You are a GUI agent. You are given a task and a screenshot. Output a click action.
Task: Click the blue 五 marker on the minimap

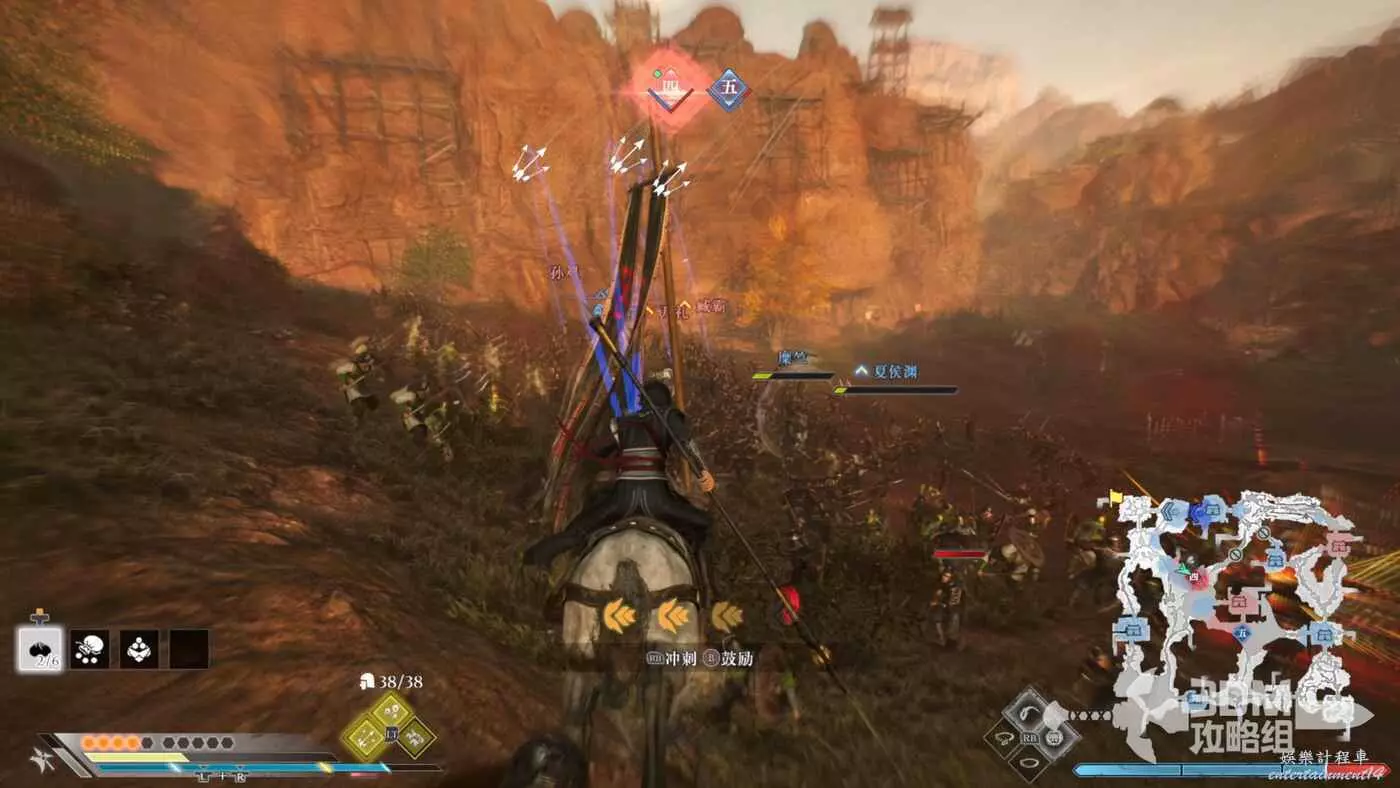pyautogui.click(x=1243, y=633)
